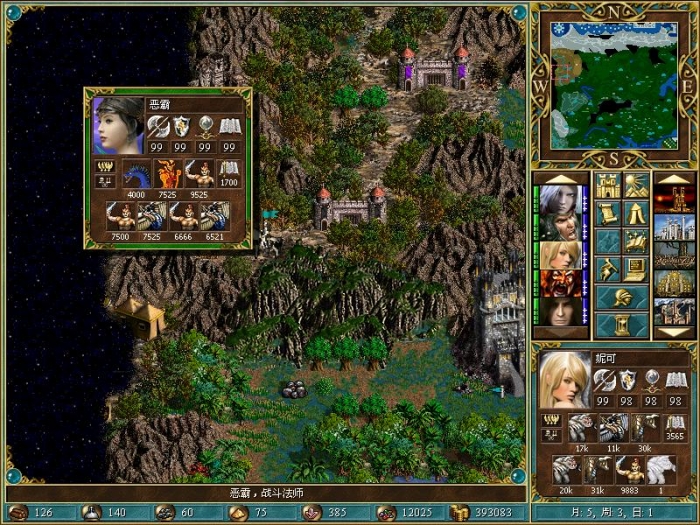Select the blonde hero in the hero list
Image resolution: width=700 pixels, height=525 pixels.
click(560, 255)
